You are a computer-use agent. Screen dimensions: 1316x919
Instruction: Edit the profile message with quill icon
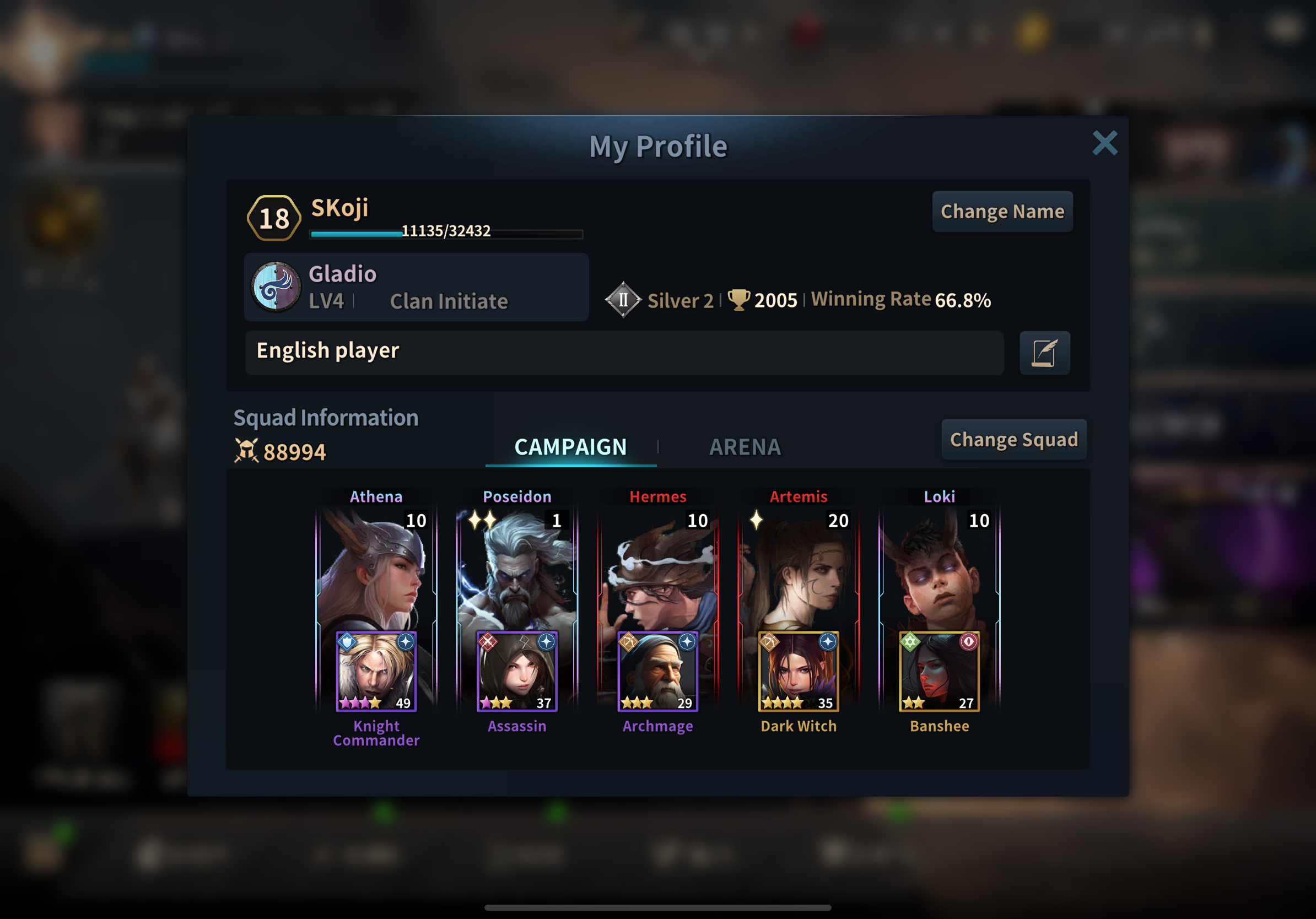point(1044,353)
